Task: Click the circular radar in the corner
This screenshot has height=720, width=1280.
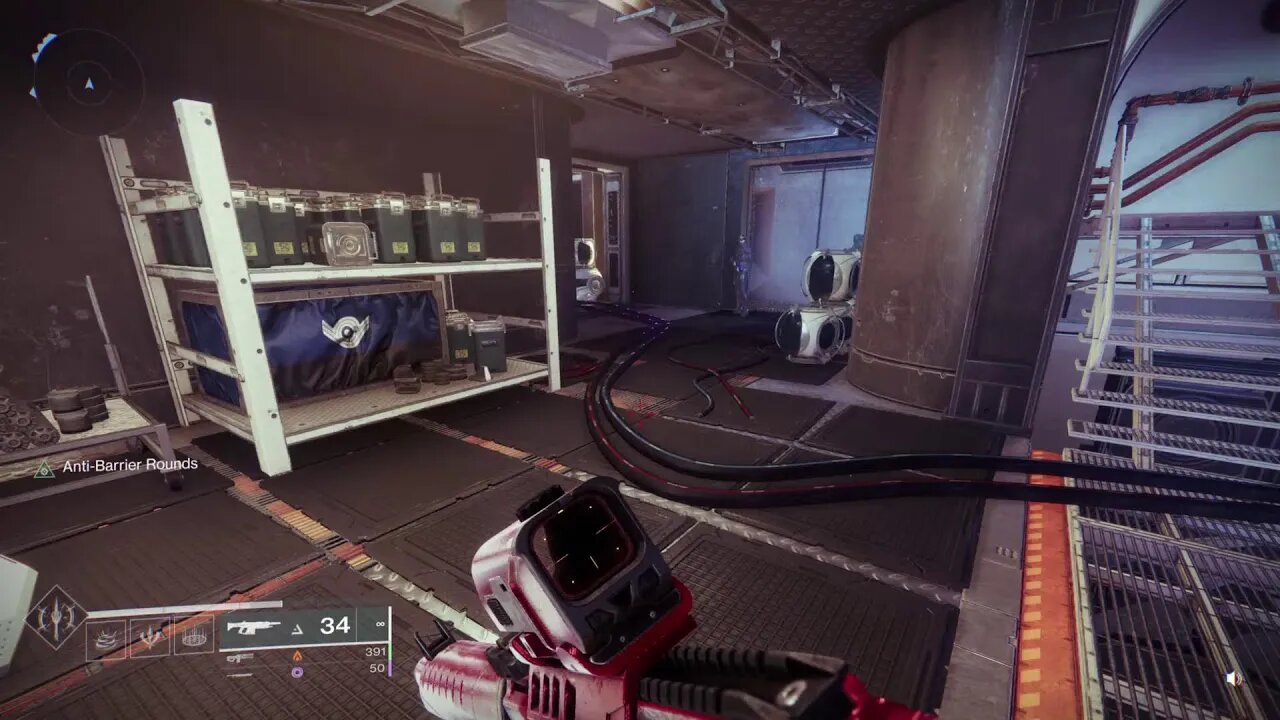Action: pos(87,84)
